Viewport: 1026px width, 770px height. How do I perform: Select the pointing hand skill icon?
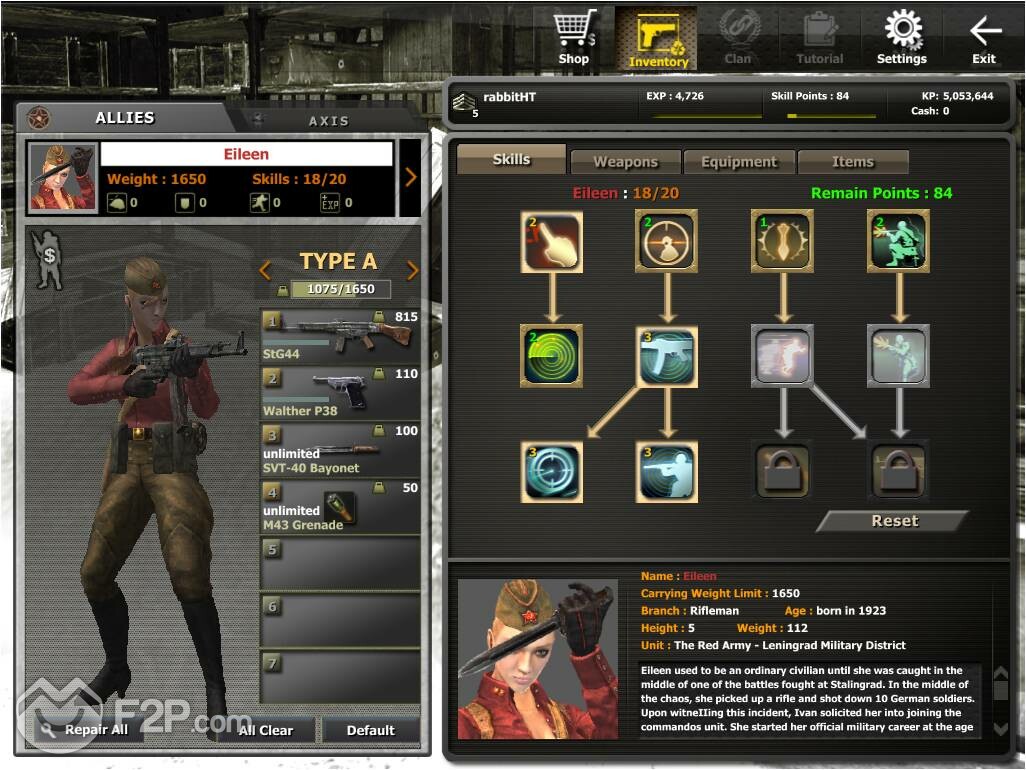click(552, 241)
